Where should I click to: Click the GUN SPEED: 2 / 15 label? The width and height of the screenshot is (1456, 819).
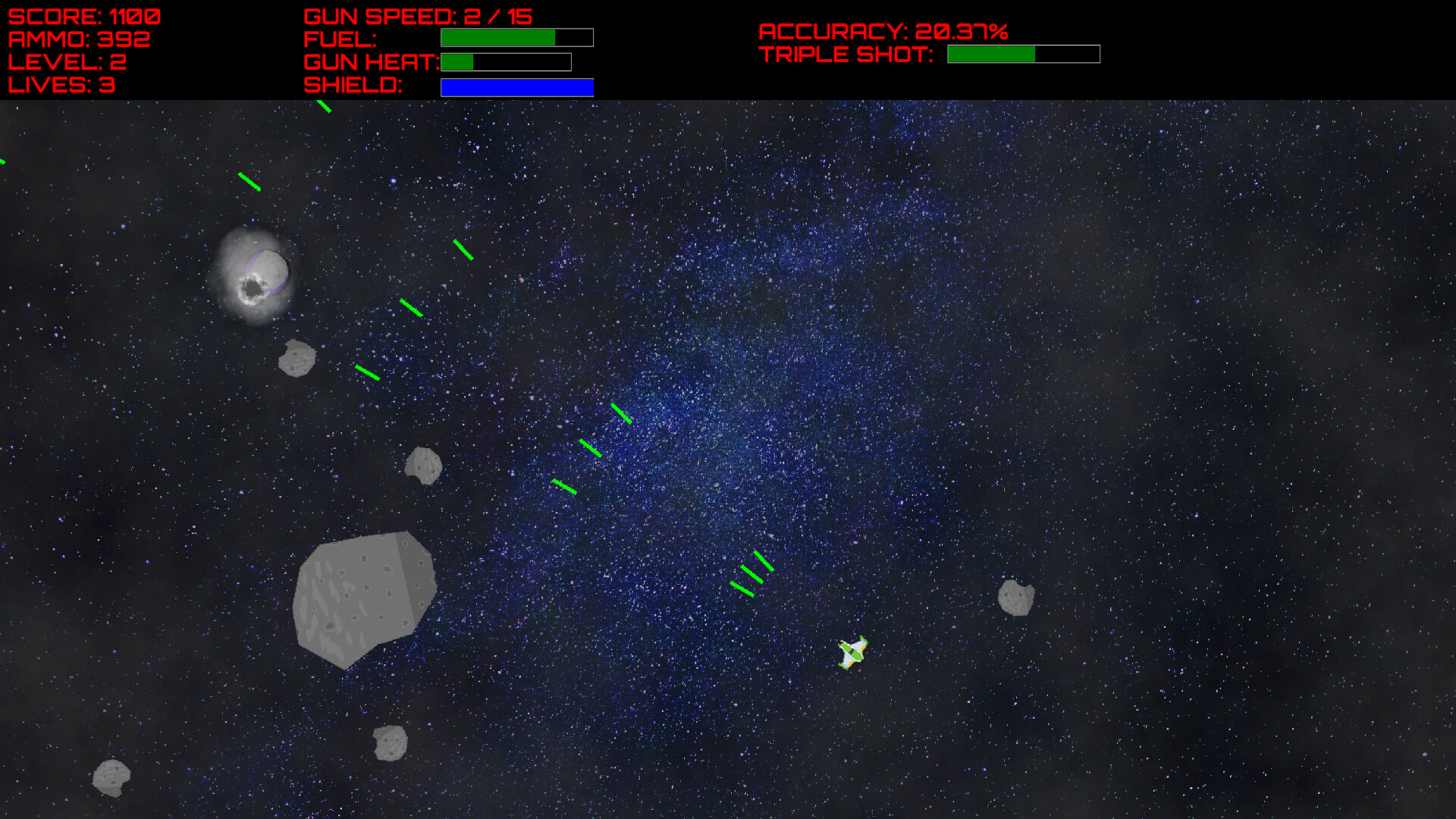(x=417, y=15)
